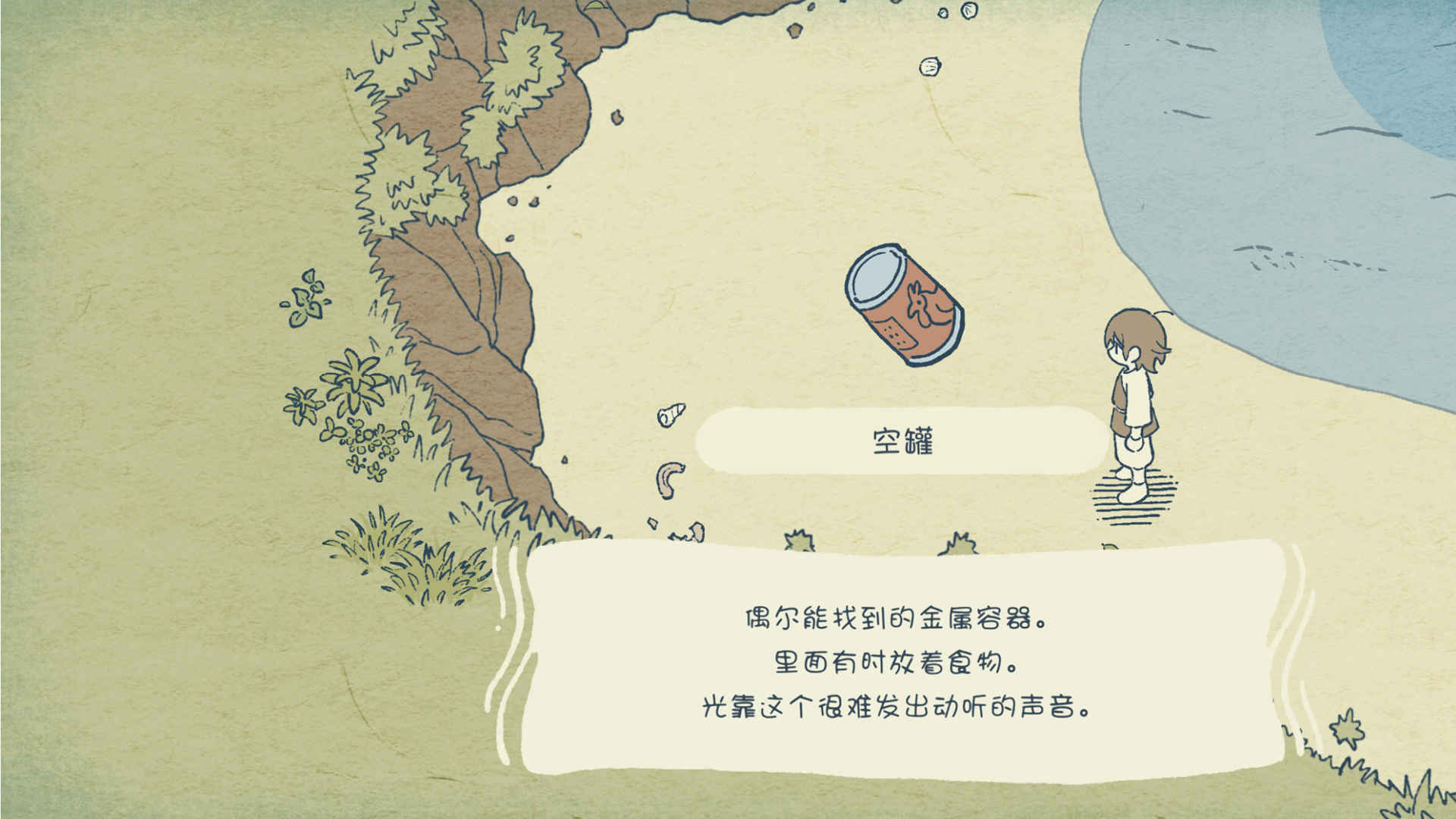Viewport: 1456px width, 819px height.
Task: Click the rabbit picture on the can label
Action: click(924, 305)
